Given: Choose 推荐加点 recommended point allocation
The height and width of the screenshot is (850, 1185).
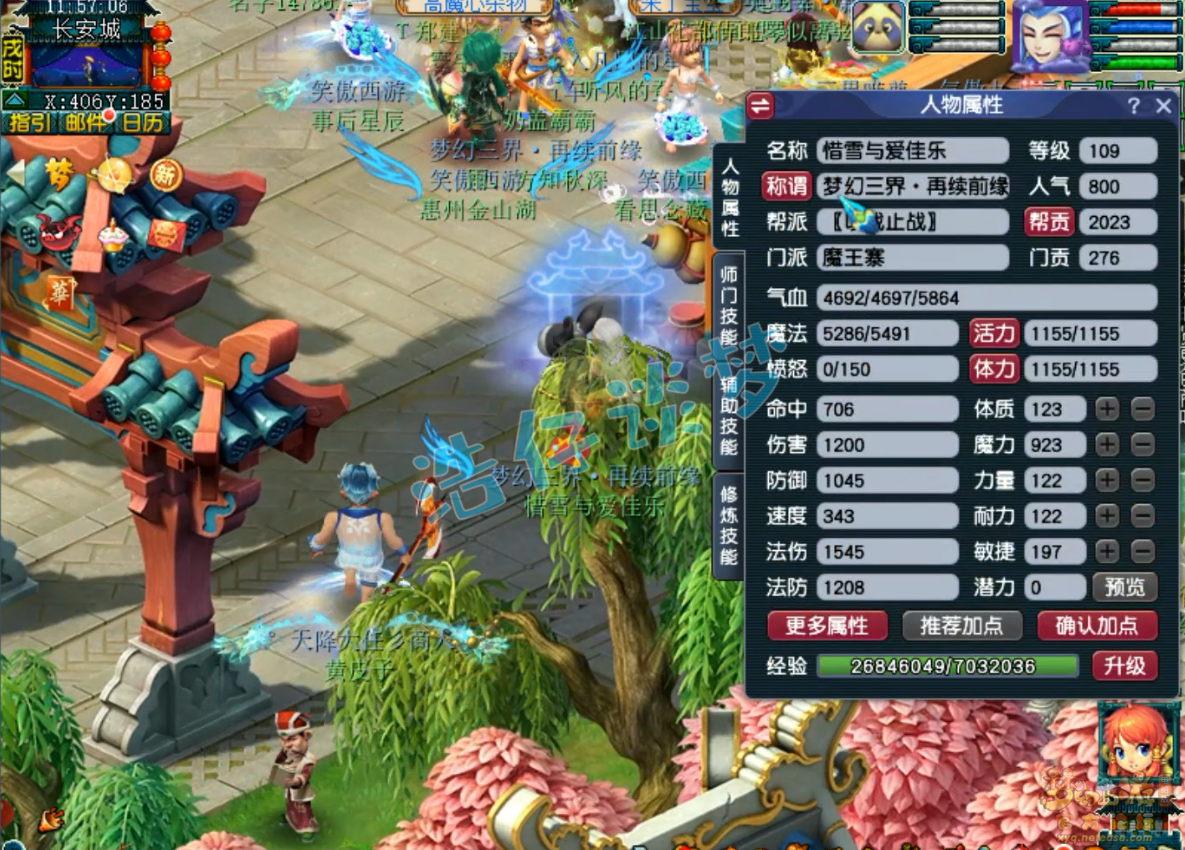Looking at the screenshot, I should click(x=962, y=626).
